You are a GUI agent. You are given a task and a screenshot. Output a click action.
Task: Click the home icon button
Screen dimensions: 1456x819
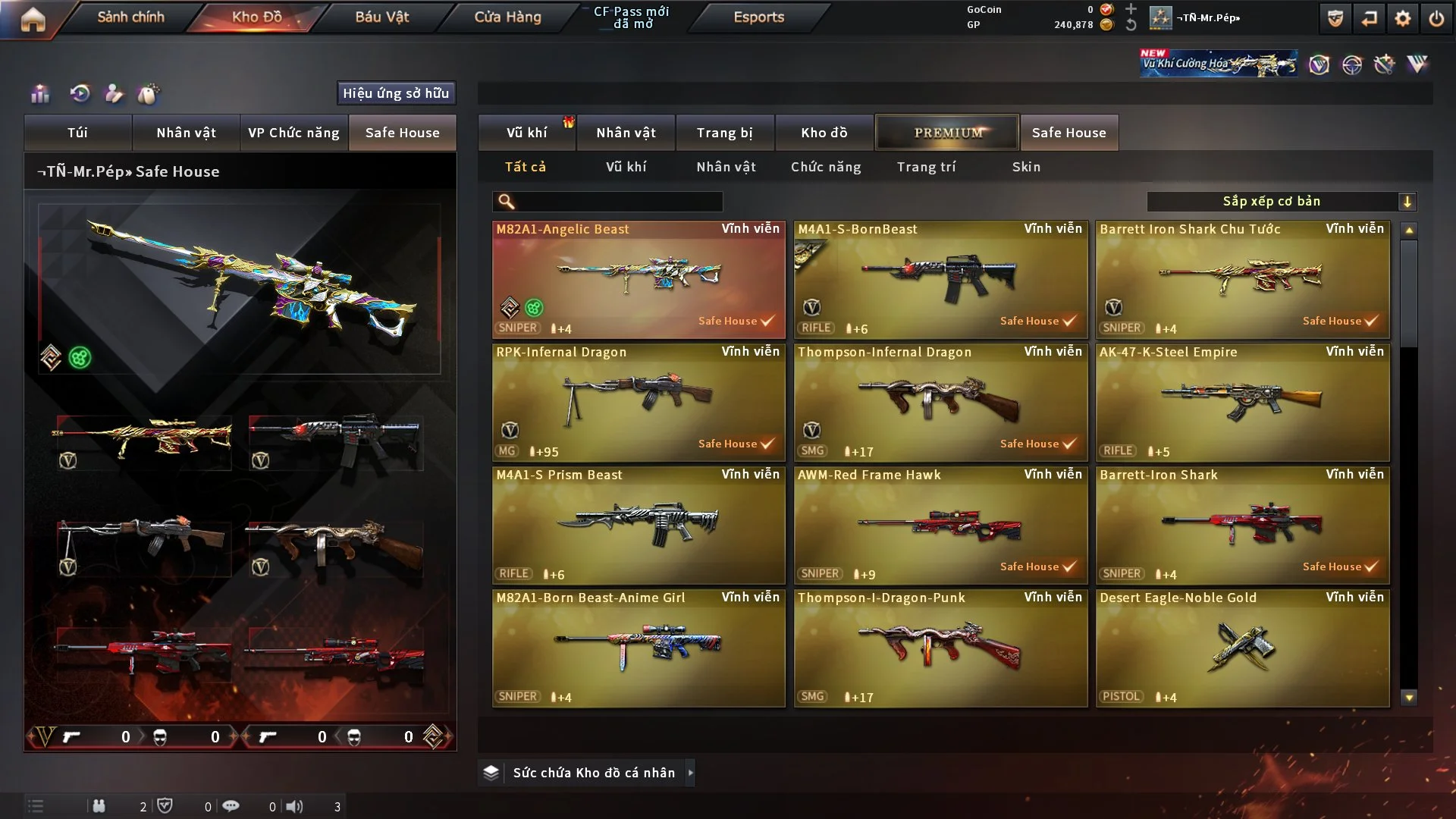(x=33, y=19)
